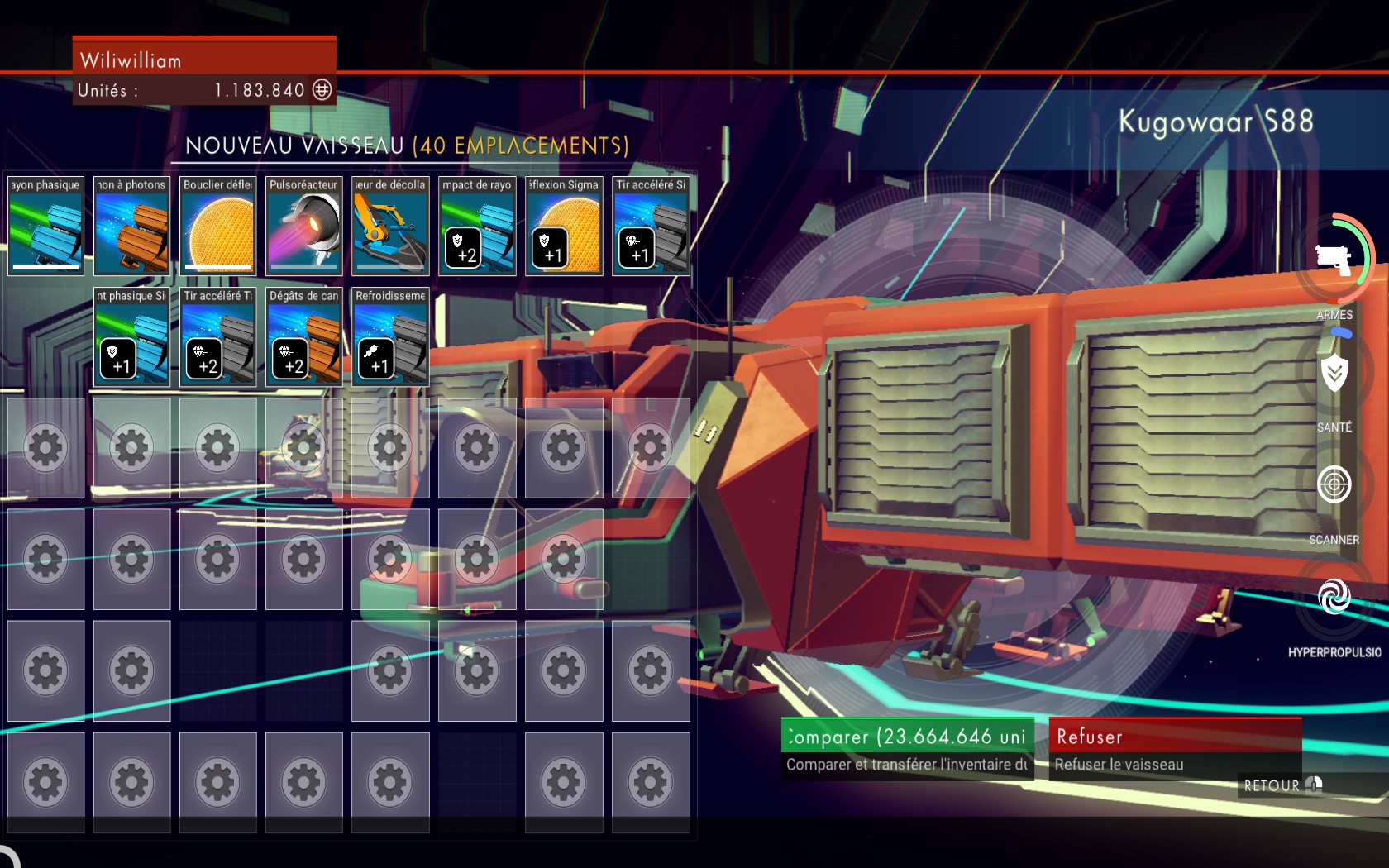Select the Tir accéléré Sigma upgrade

651,226
